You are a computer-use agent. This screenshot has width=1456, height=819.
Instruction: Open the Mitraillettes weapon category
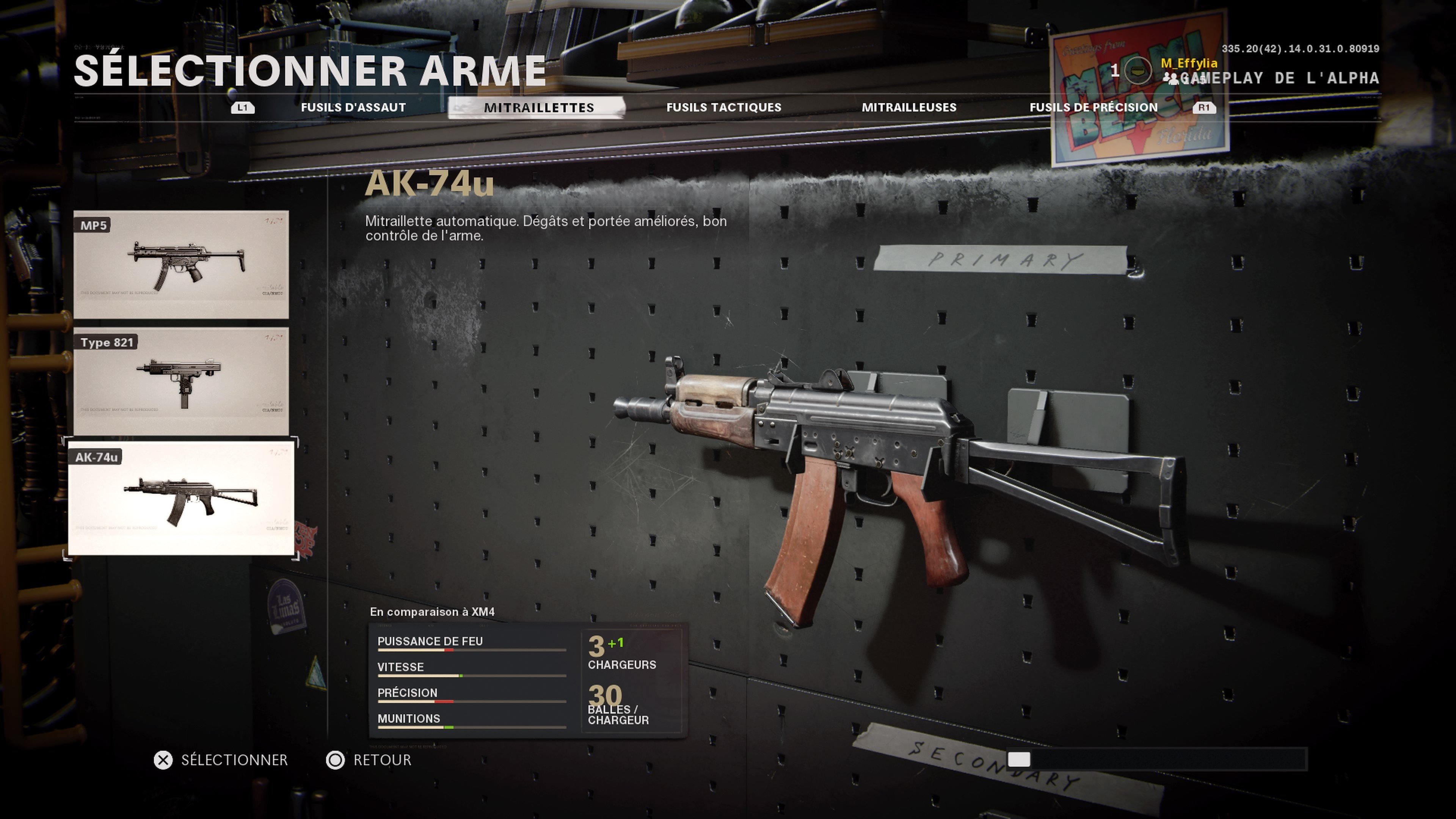(538, 107)
